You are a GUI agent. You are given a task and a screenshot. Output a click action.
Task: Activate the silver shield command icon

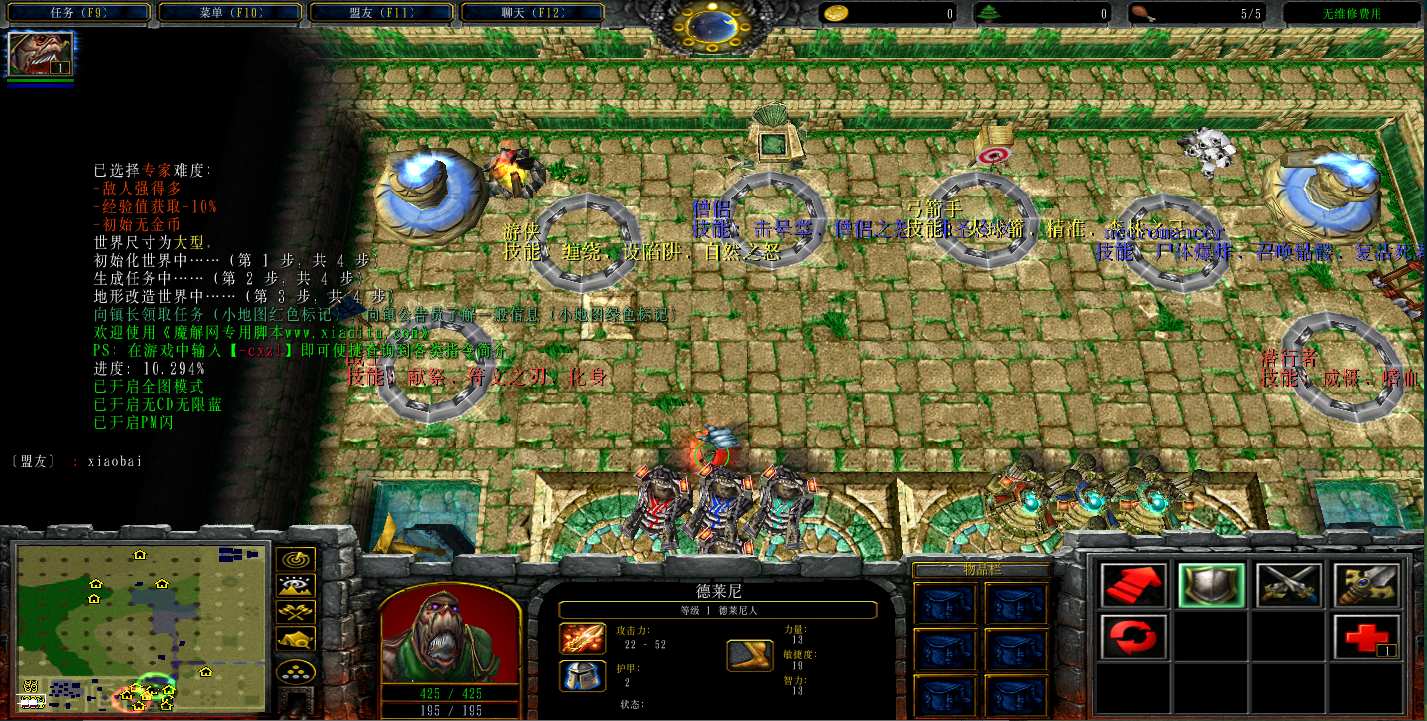1211,585
